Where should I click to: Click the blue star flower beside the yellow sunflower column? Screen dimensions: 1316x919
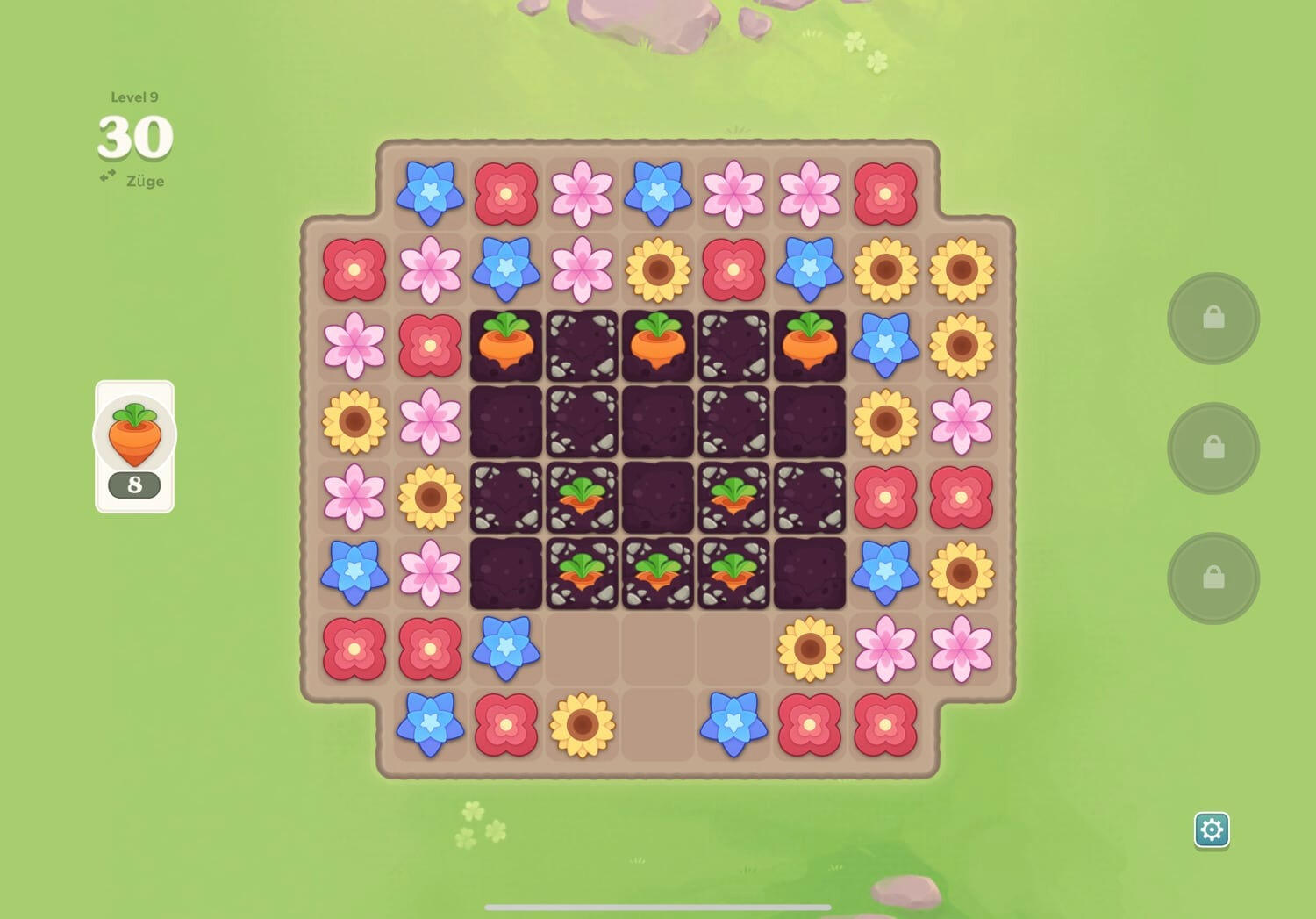point(886,342)
